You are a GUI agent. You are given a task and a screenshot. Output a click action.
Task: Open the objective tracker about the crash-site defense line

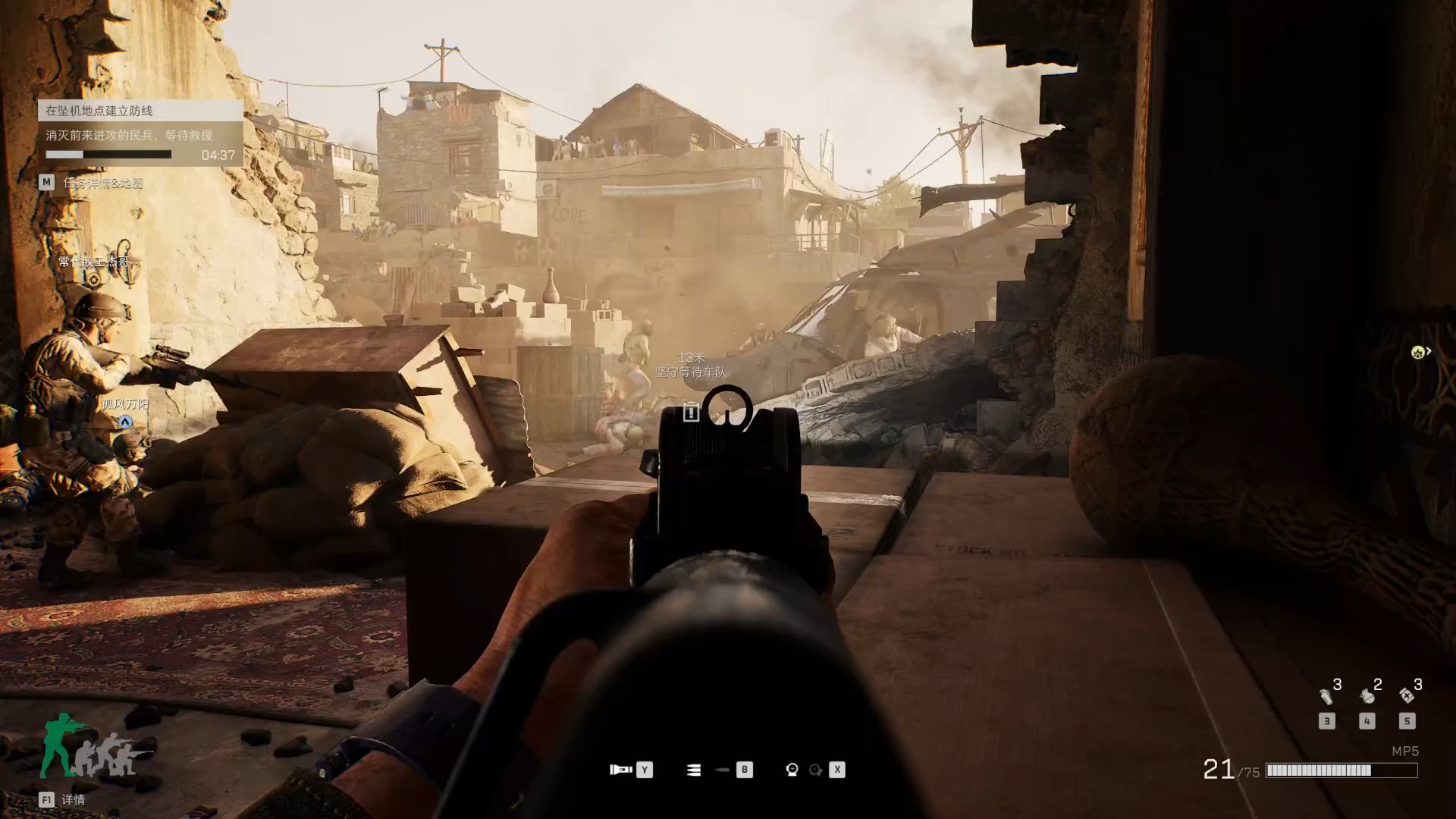pos(140,111)
